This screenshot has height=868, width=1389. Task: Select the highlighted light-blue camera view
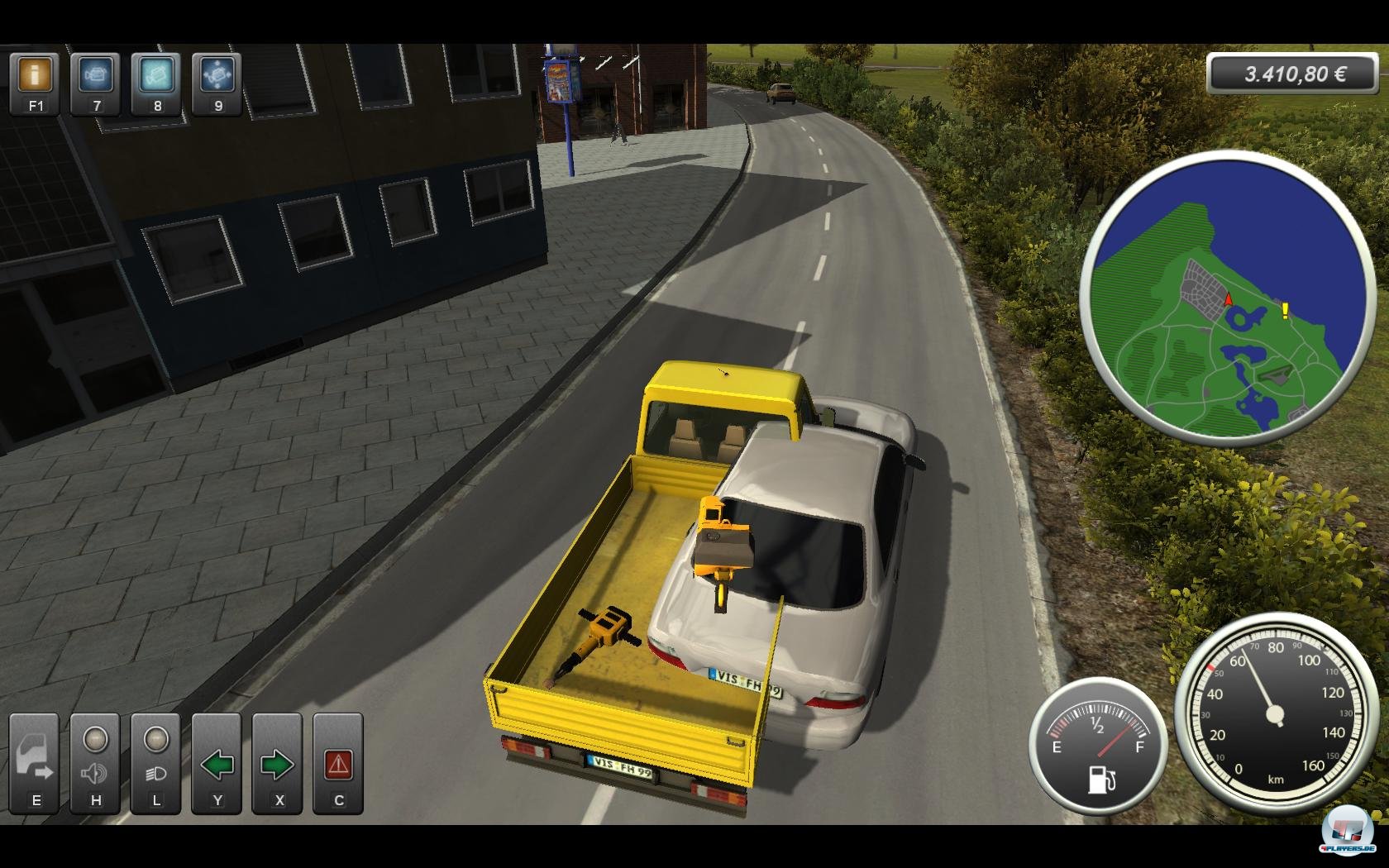156,76
